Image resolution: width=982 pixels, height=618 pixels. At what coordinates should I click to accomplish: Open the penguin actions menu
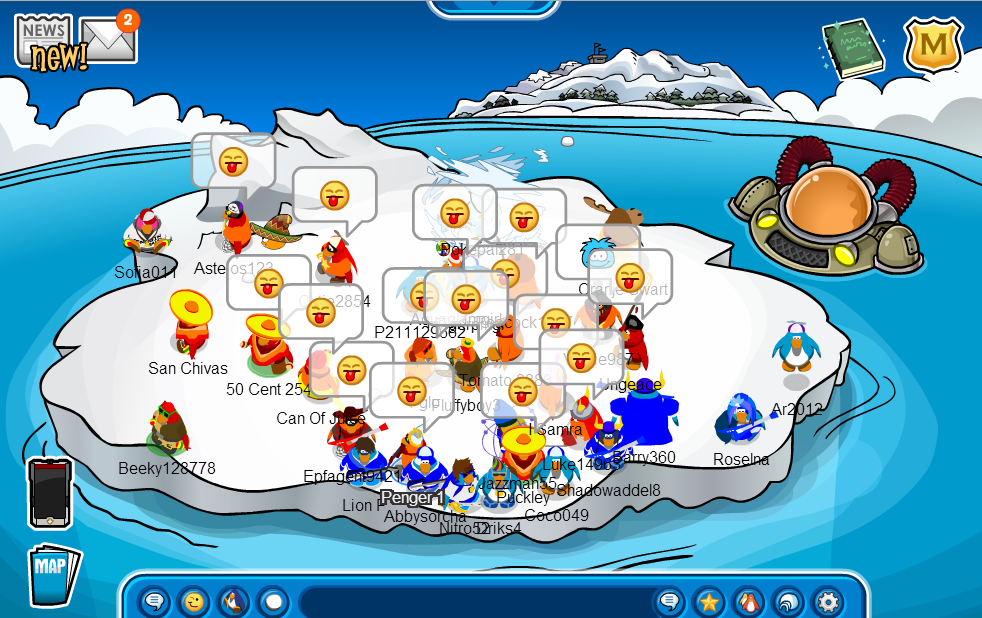(233, 602)
